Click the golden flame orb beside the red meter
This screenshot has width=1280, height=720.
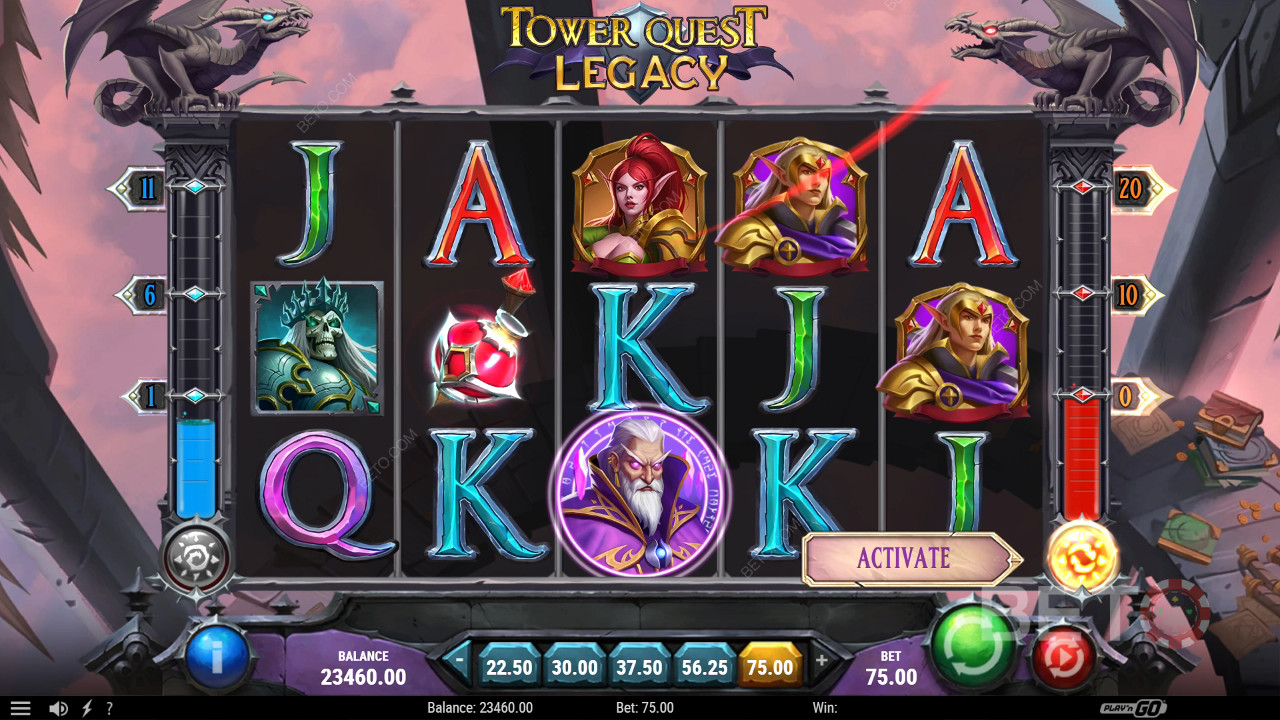pyautogui.click(x=1082, y=554)
